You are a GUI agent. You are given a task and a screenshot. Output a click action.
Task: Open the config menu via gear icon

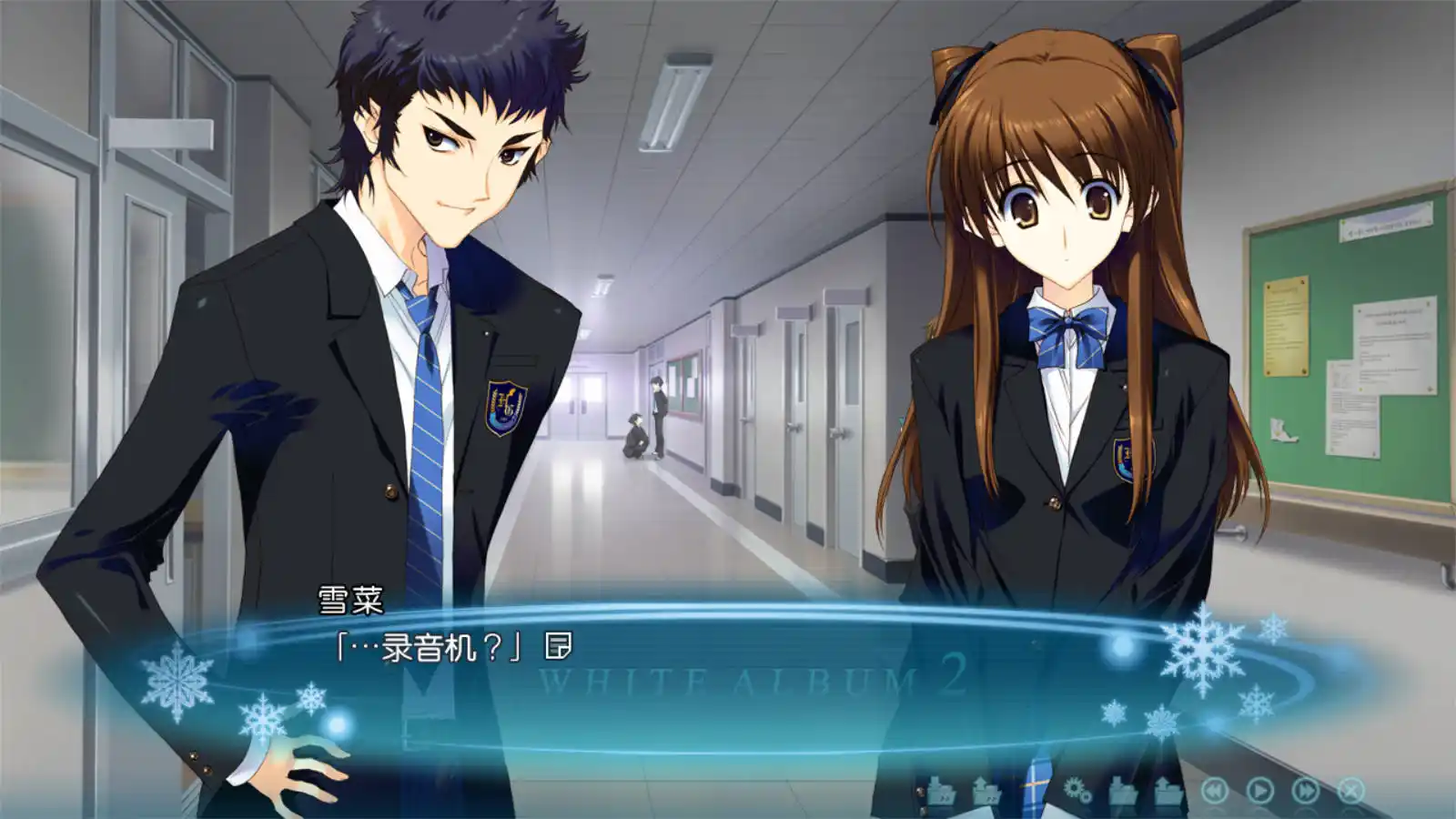point(1076,790)
